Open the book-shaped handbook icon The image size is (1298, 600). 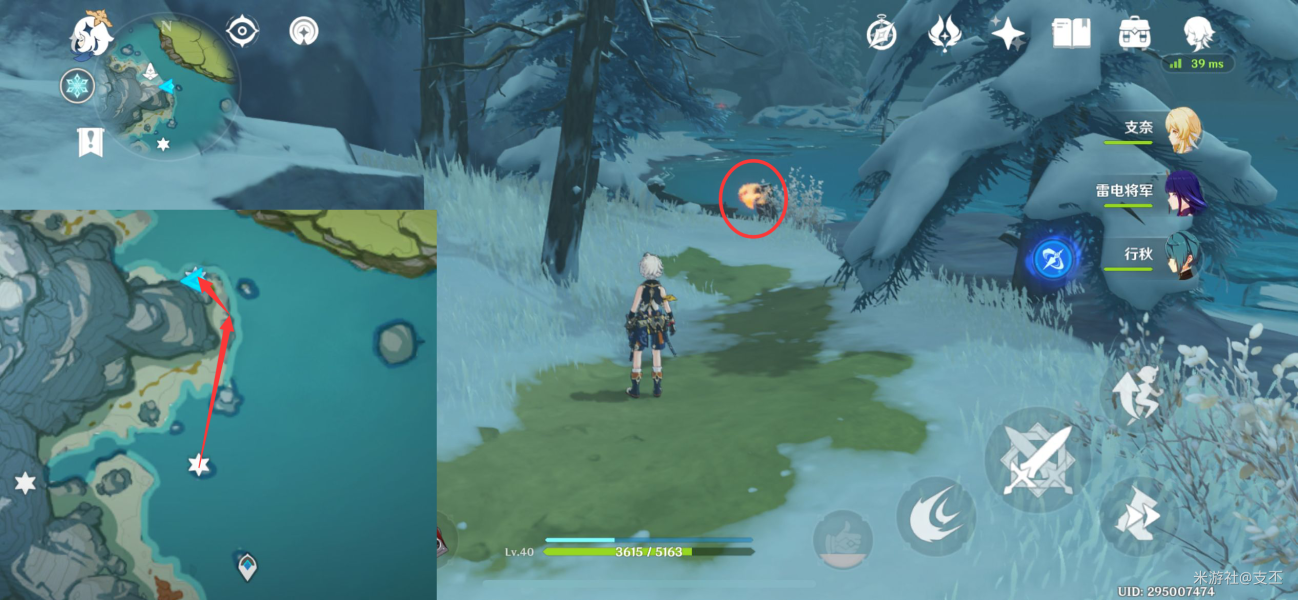click(1071, 35)
